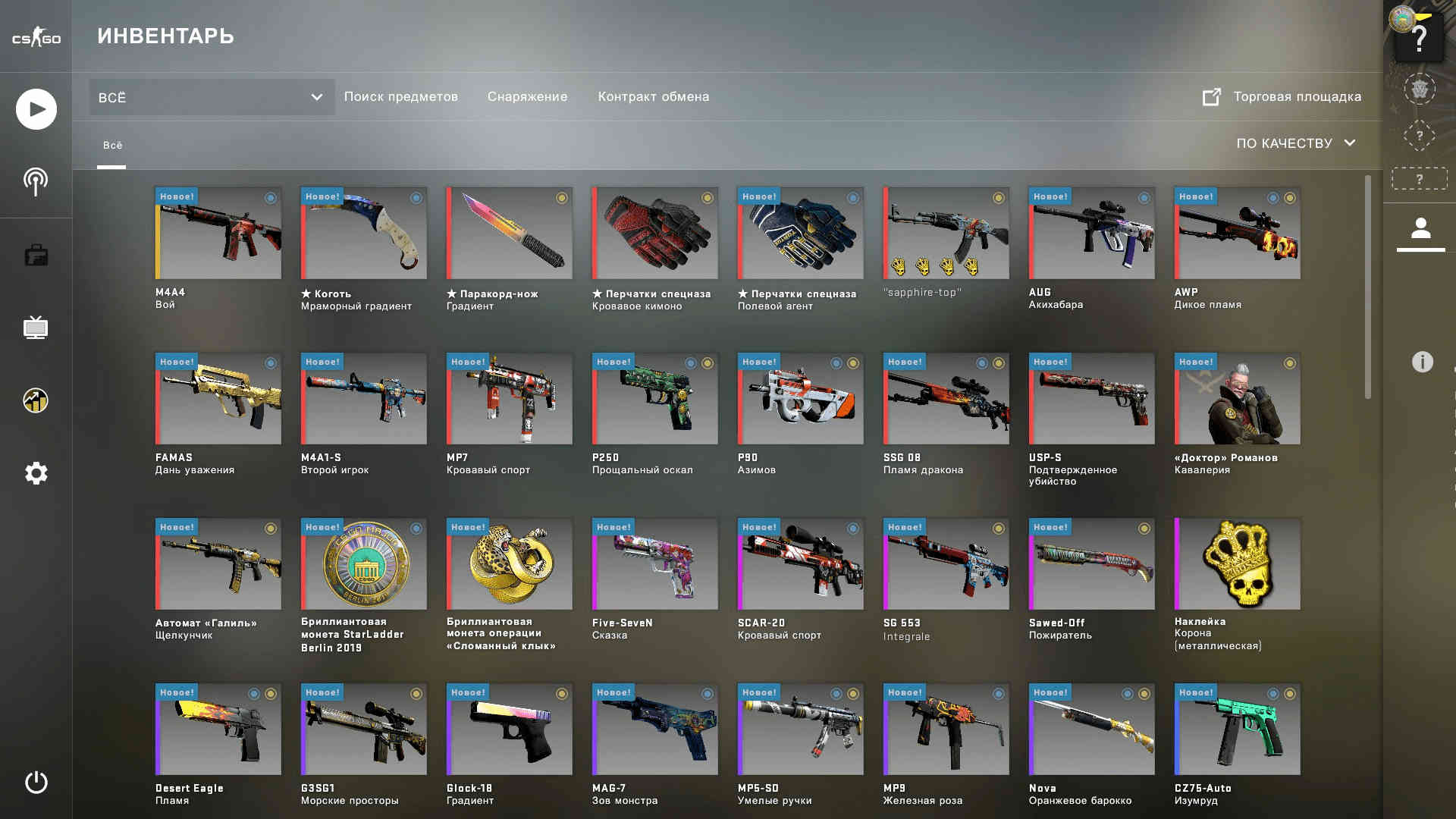Select the inventory briefcase icon

[35, 255]
